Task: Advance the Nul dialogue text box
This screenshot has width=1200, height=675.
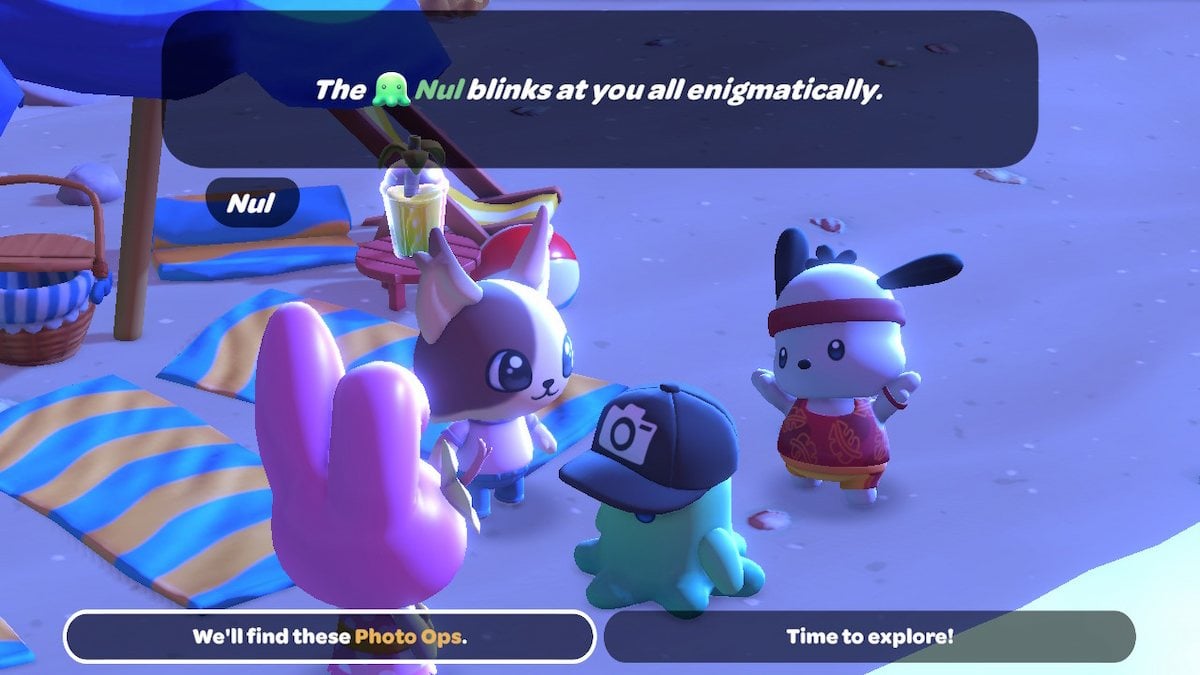Action: click(x=600, y=90)
